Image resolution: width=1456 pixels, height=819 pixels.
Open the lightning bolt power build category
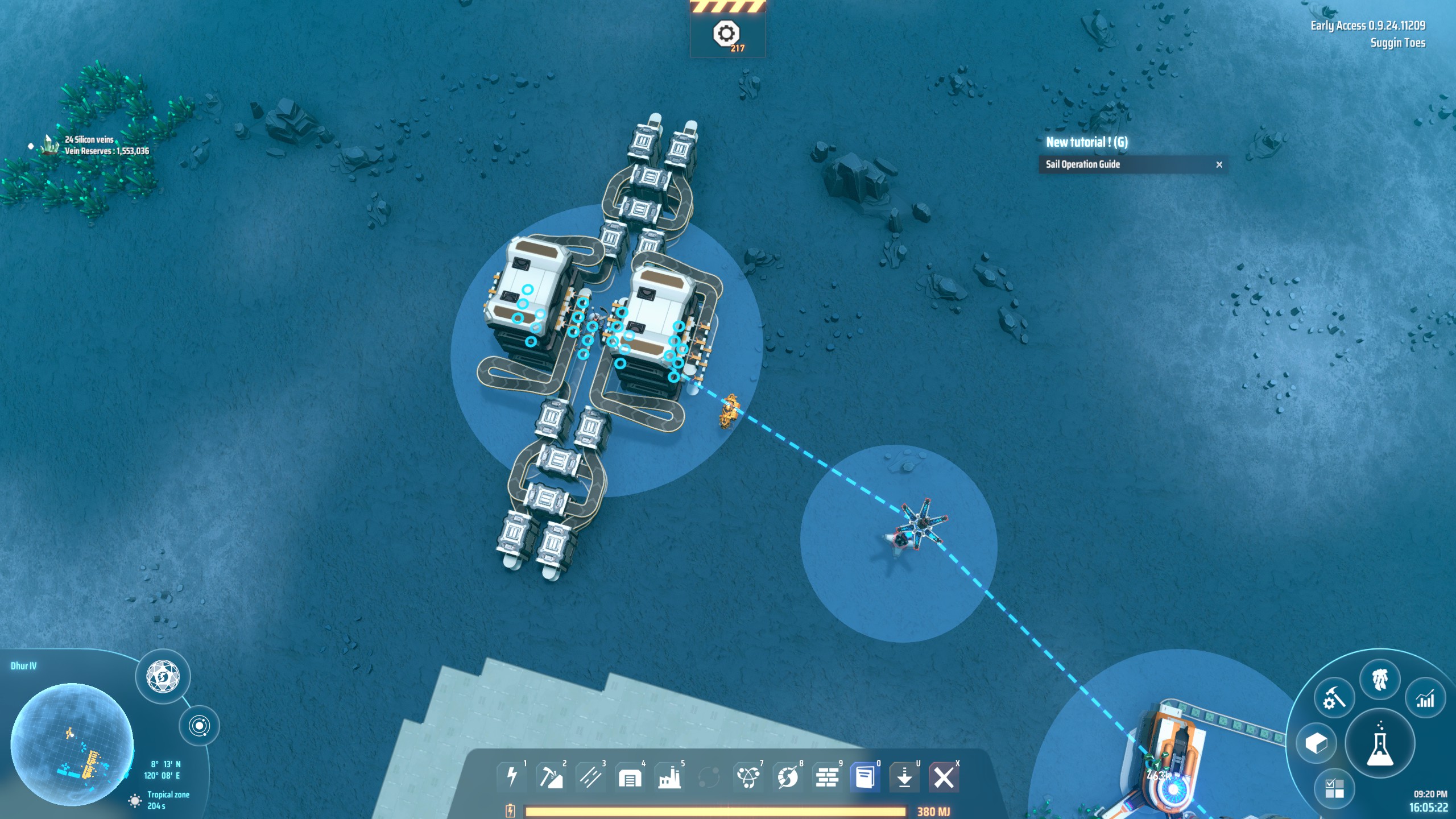[511, 776]
